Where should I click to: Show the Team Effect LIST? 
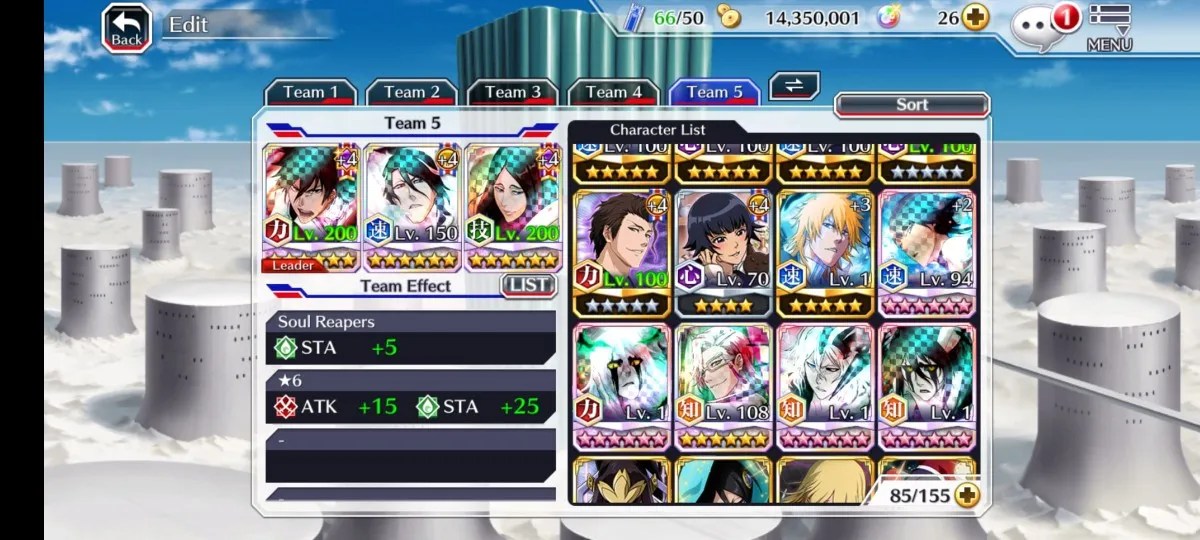(527, 285)
